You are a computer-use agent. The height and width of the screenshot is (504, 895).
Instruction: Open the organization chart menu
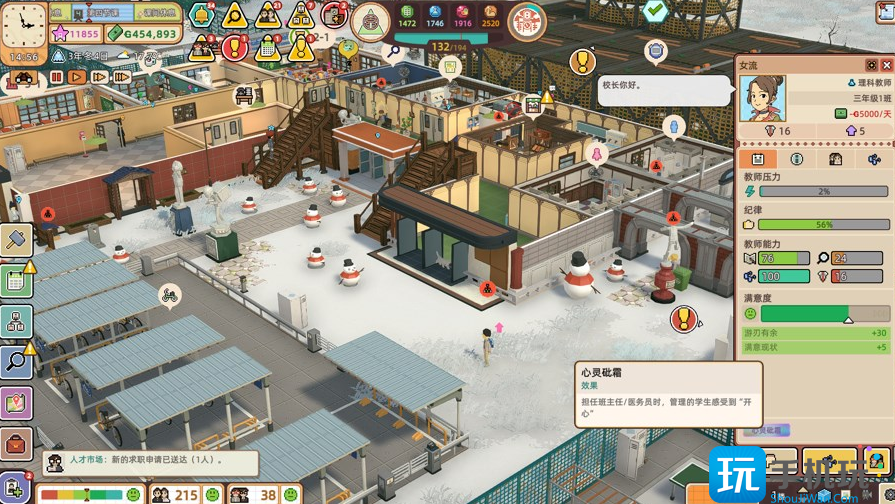click(16, 321)
